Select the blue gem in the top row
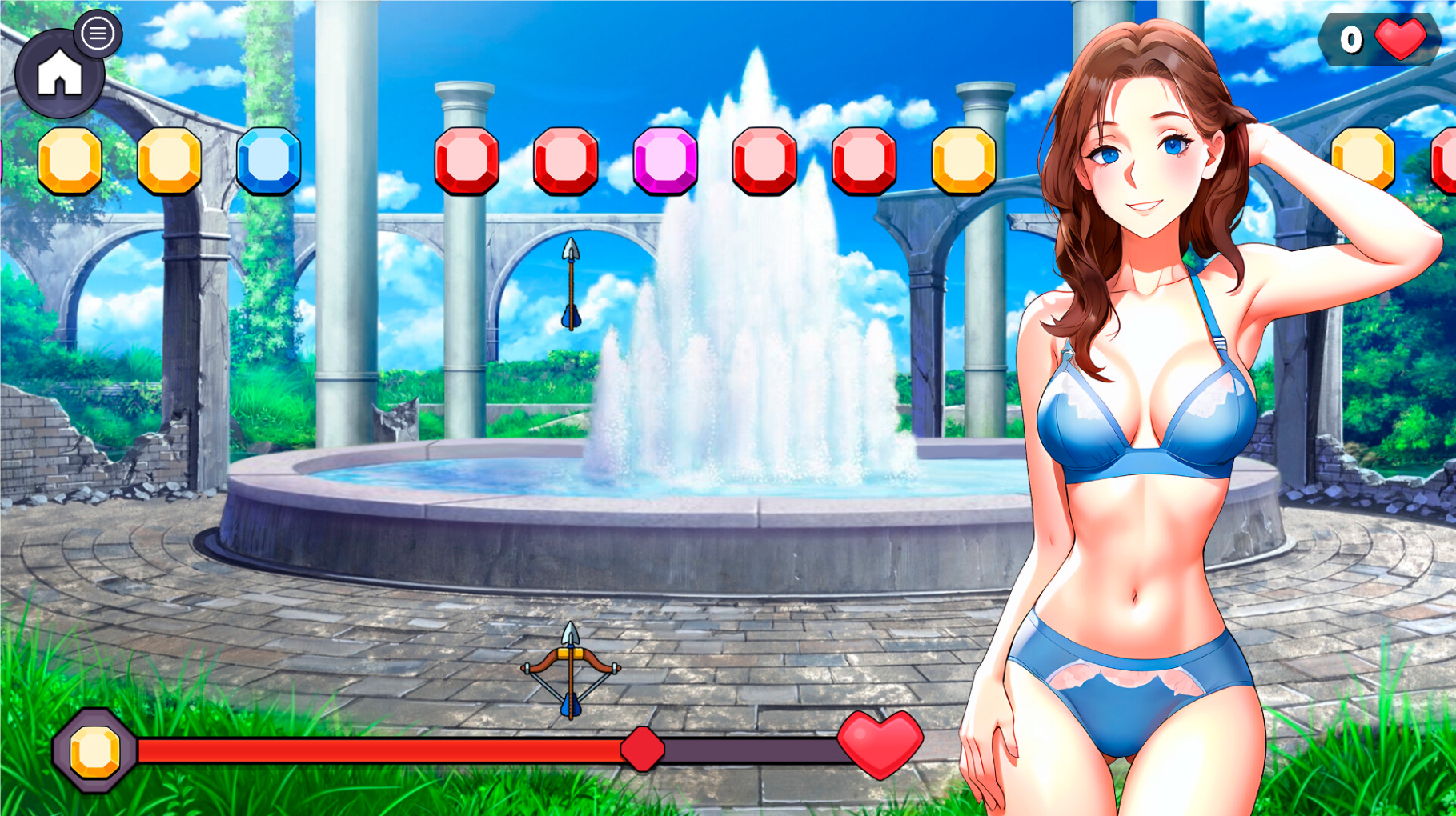This screenshot has height=816, width=1456. (x=269, y=160)
